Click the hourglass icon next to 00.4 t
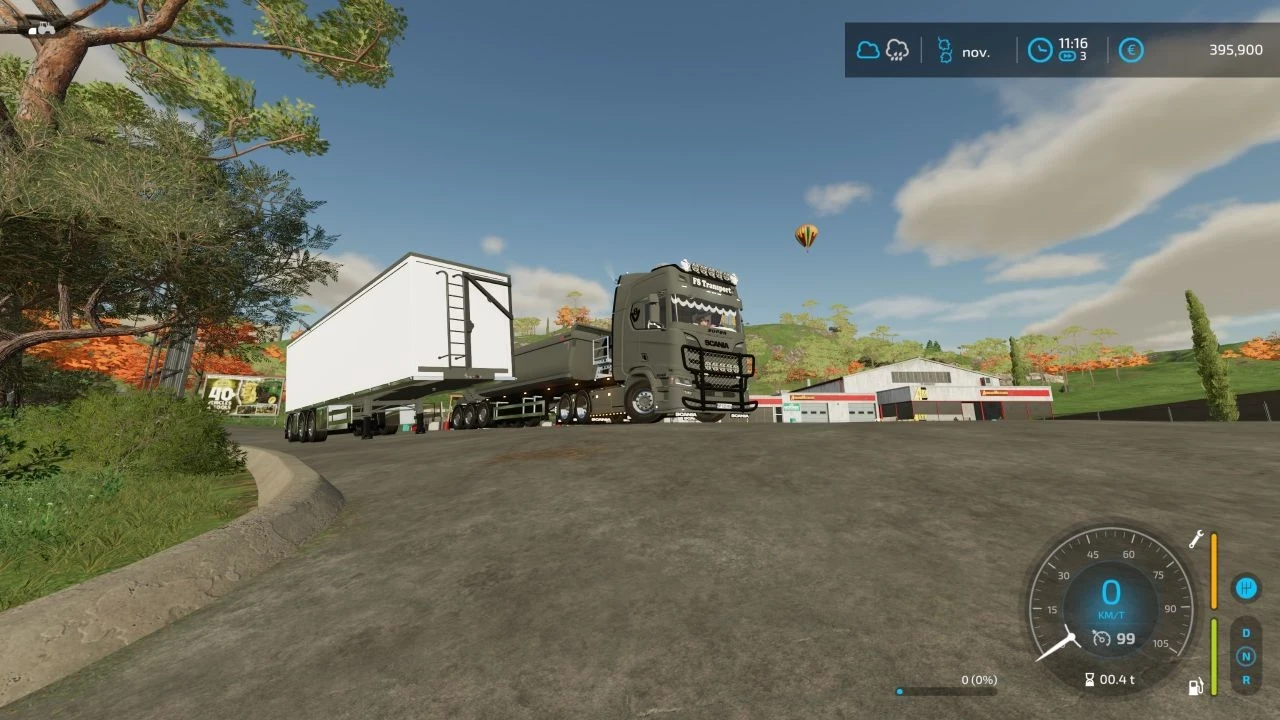Image resolution: width=1280 pixels, height=720 pixels. pyautogui.click(x=1090, y=679)
